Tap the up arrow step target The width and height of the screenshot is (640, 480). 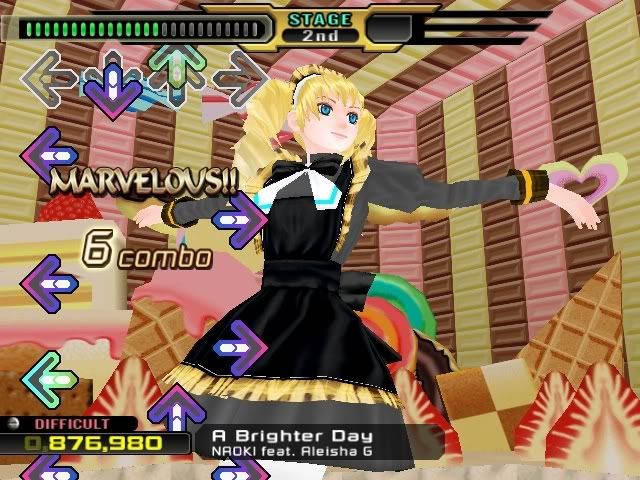[x=176, y=72]
